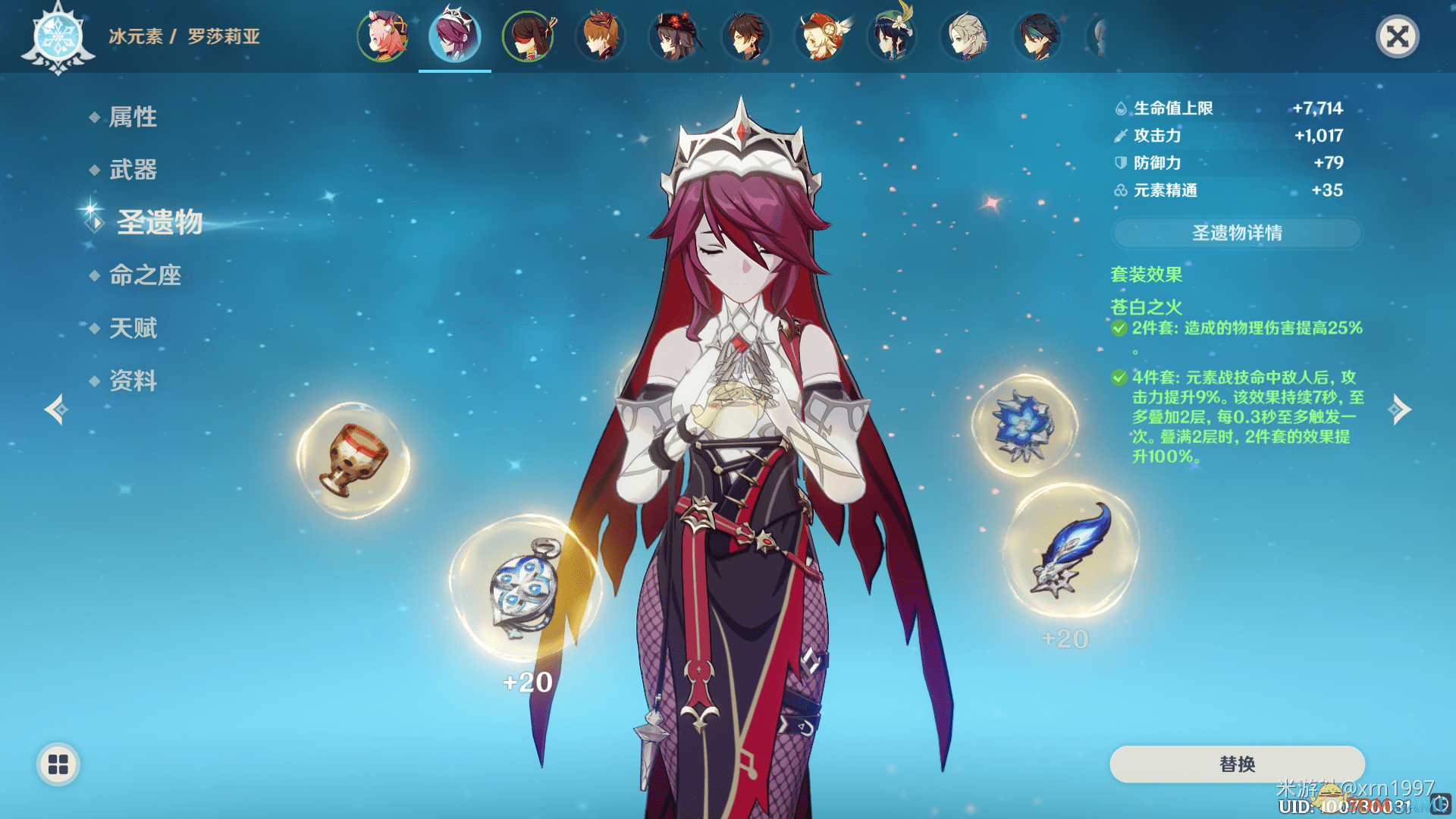Select the 圣遗物 artifacts entry
This screenshot has width=1456, height=819.
[159, 222]
